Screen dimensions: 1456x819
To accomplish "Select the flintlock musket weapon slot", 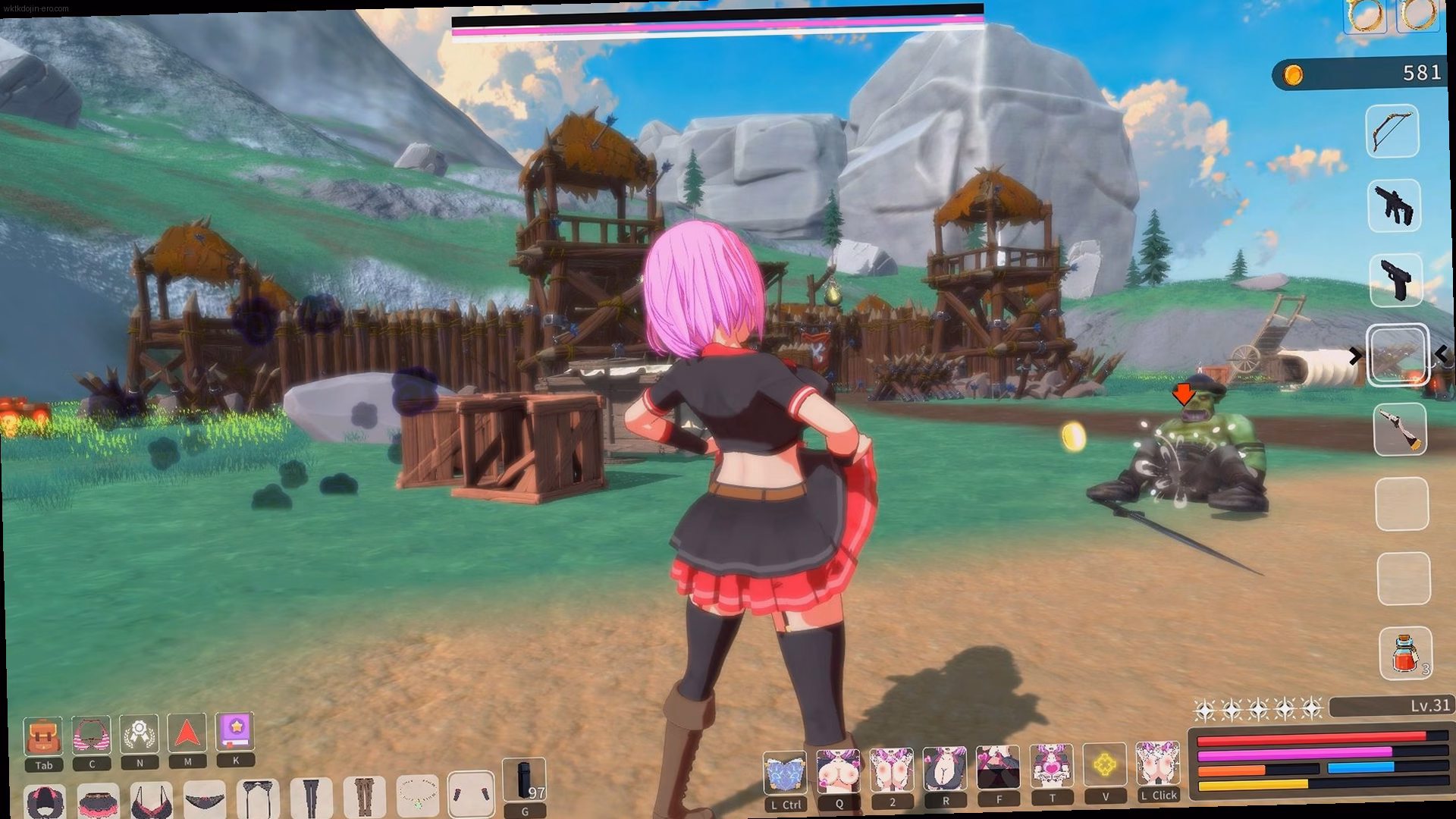I will (1400, 429).
